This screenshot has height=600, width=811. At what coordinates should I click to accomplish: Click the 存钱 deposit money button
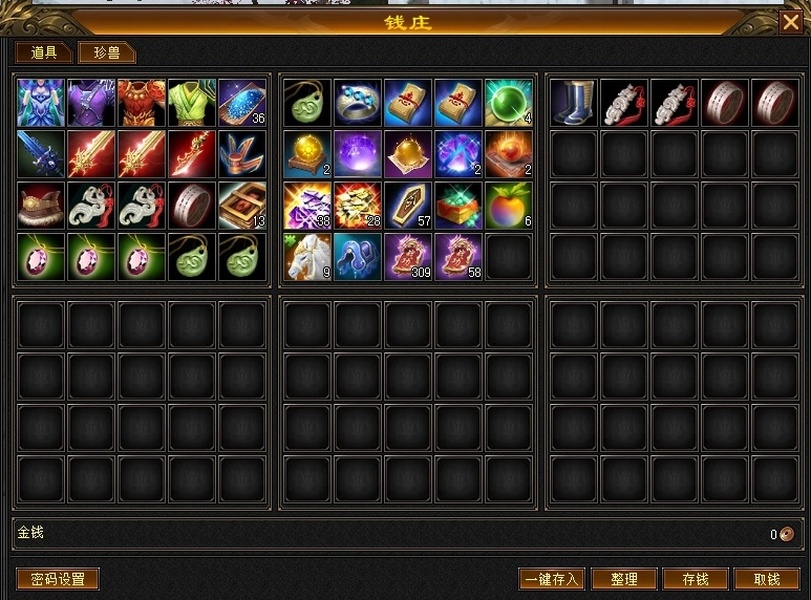click(695, 579)
